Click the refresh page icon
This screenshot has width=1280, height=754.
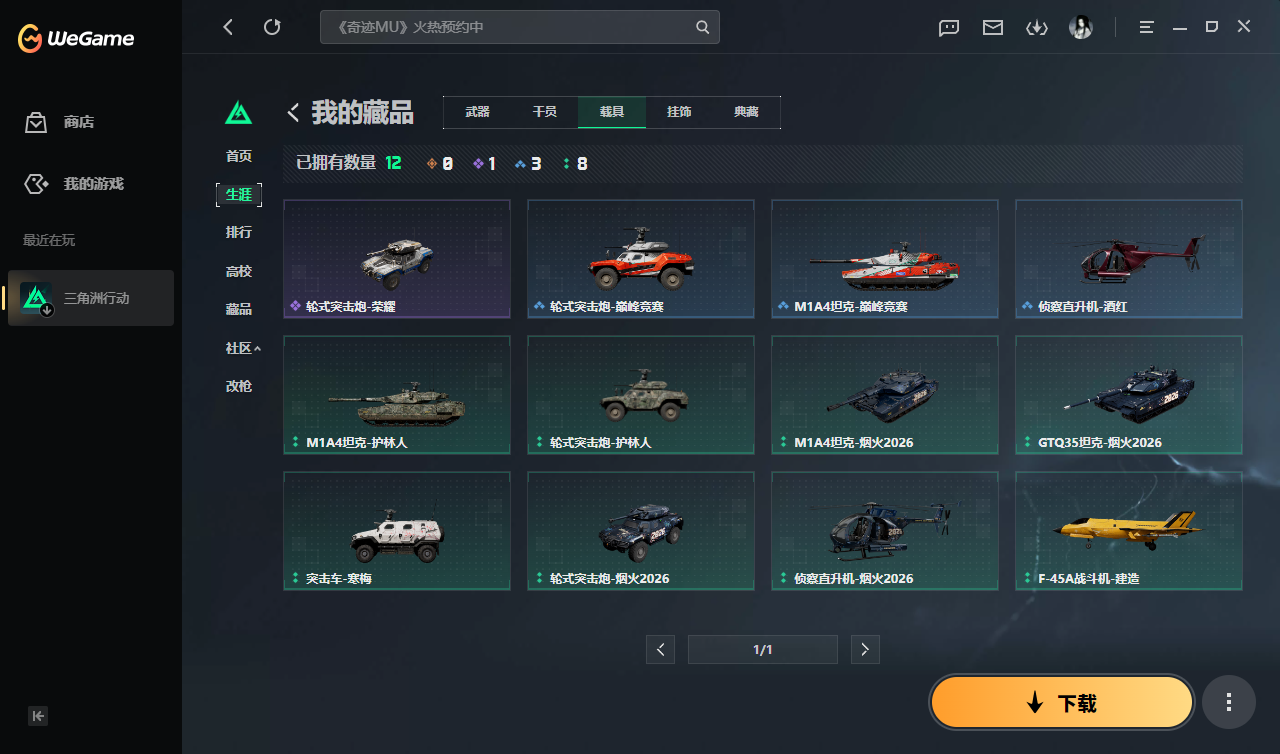[272, 27]
